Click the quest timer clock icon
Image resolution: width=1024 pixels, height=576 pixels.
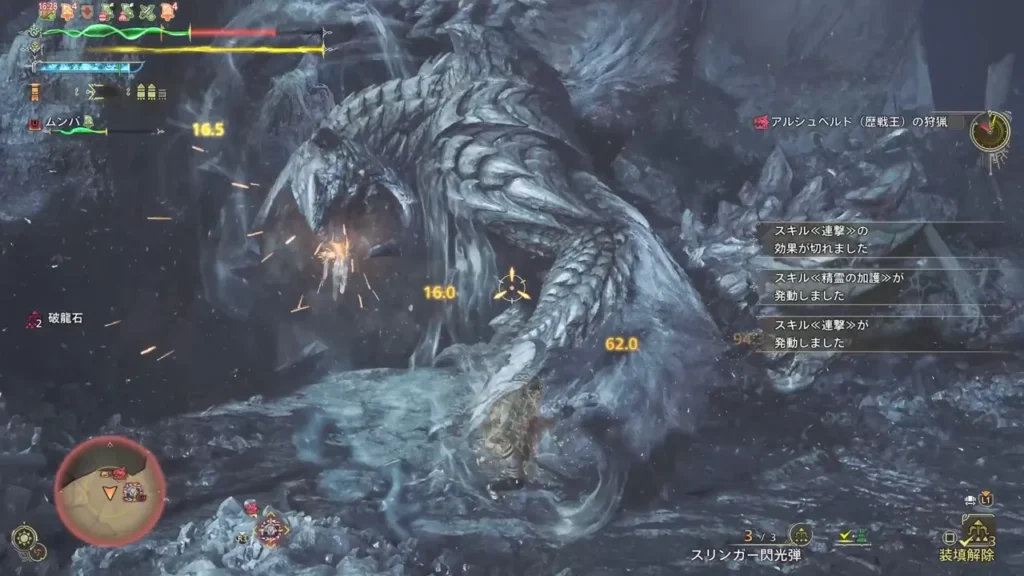(989, 131)
